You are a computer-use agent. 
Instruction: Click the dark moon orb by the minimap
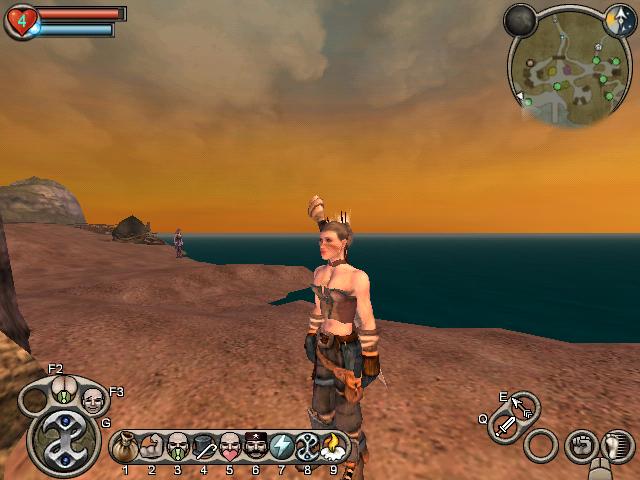[x=520, y=19]
